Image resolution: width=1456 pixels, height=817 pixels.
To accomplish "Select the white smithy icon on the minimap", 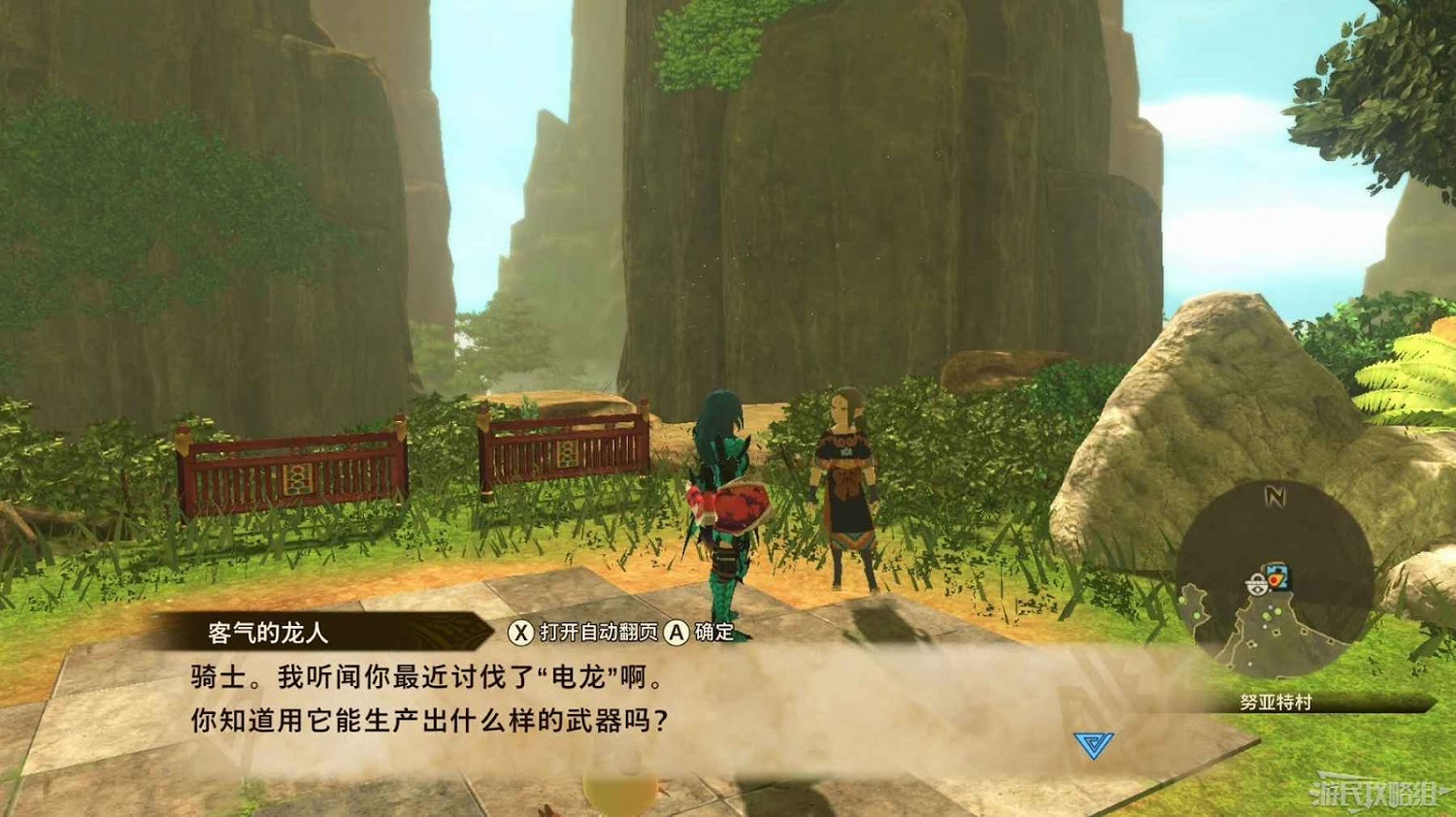I will [x=1258, y=583].
